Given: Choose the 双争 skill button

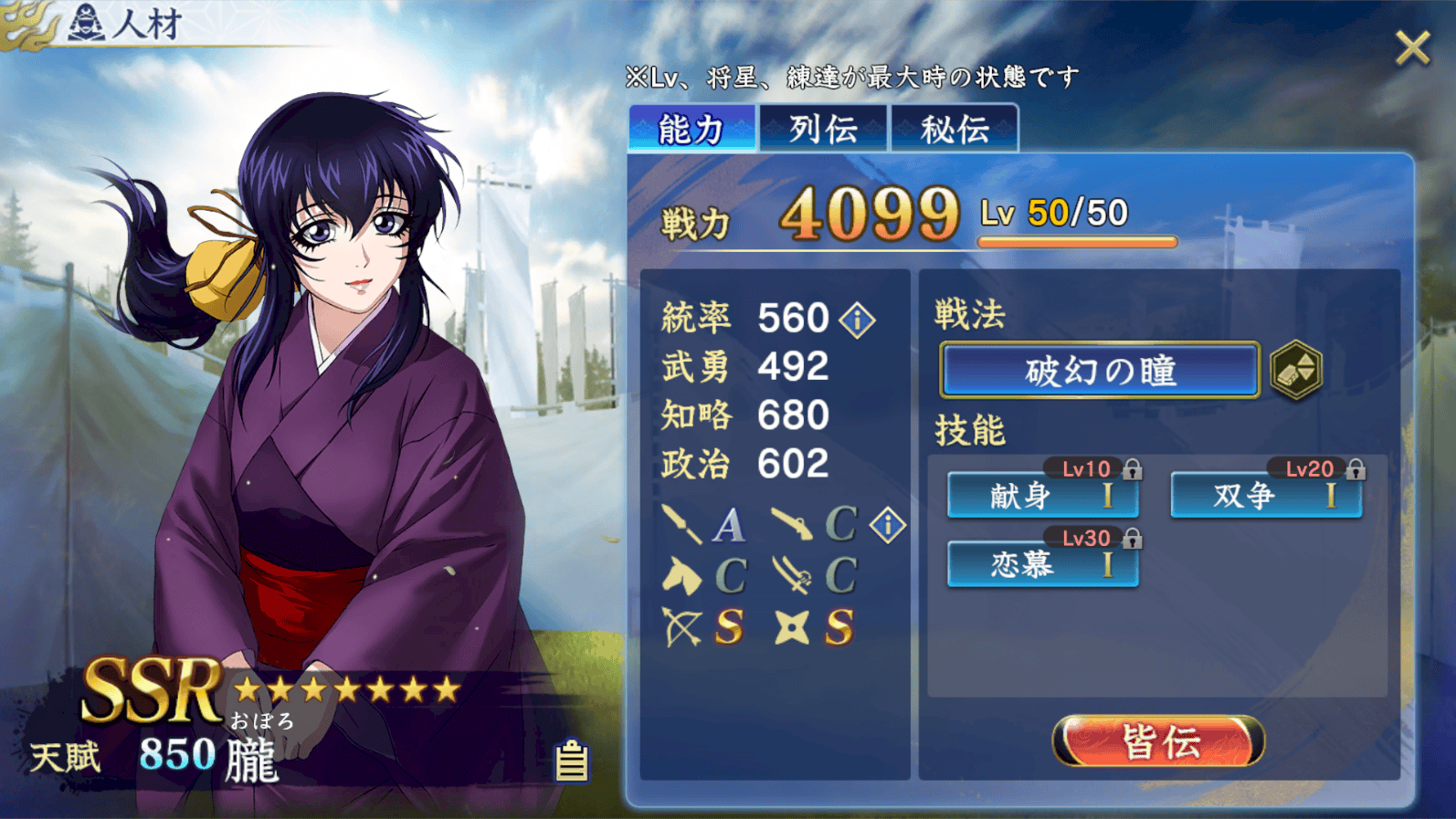Looking at the screenshot, I should click(x=1266, y=496).
